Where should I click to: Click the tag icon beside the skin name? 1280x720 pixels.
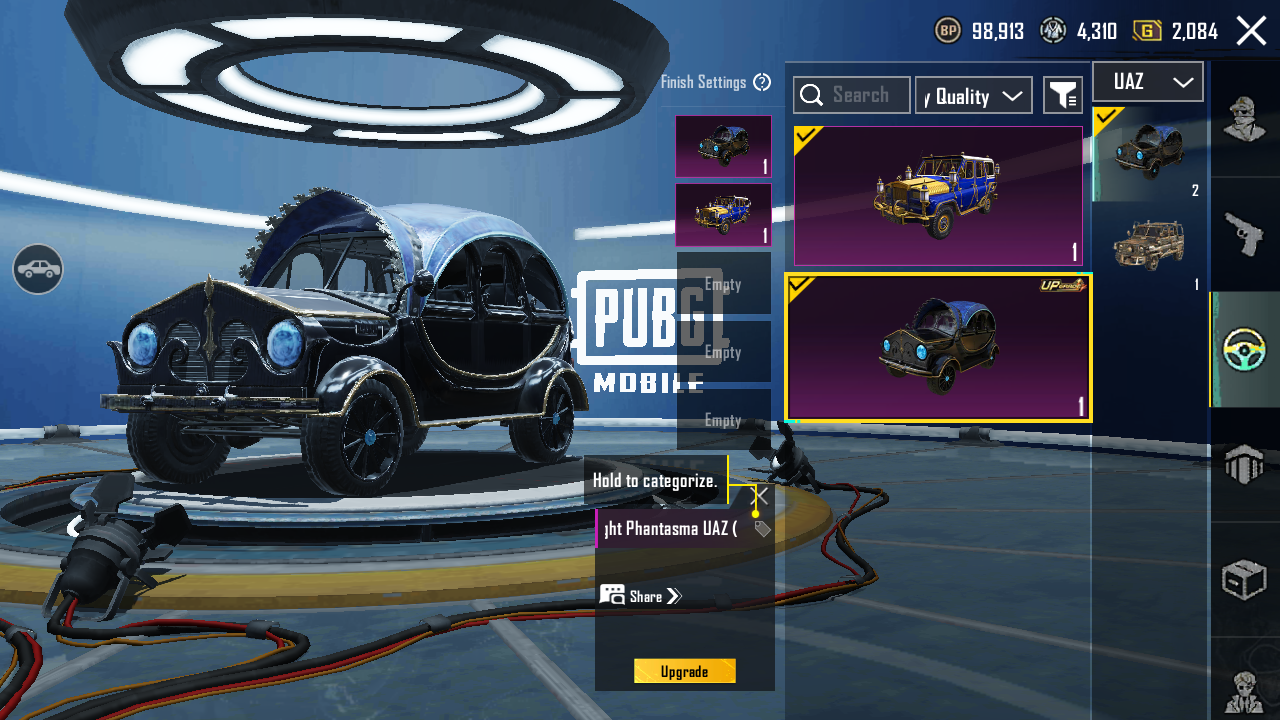(x=762, y=529)
